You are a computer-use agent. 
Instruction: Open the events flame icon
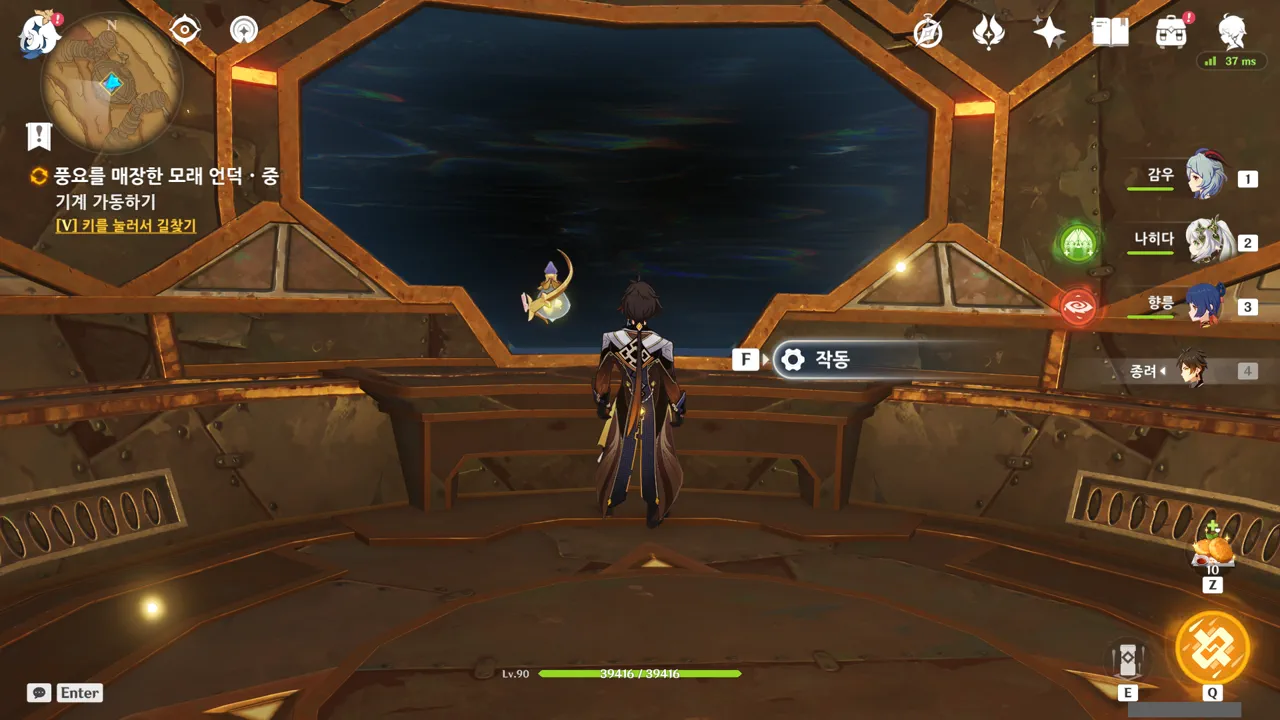988,33
